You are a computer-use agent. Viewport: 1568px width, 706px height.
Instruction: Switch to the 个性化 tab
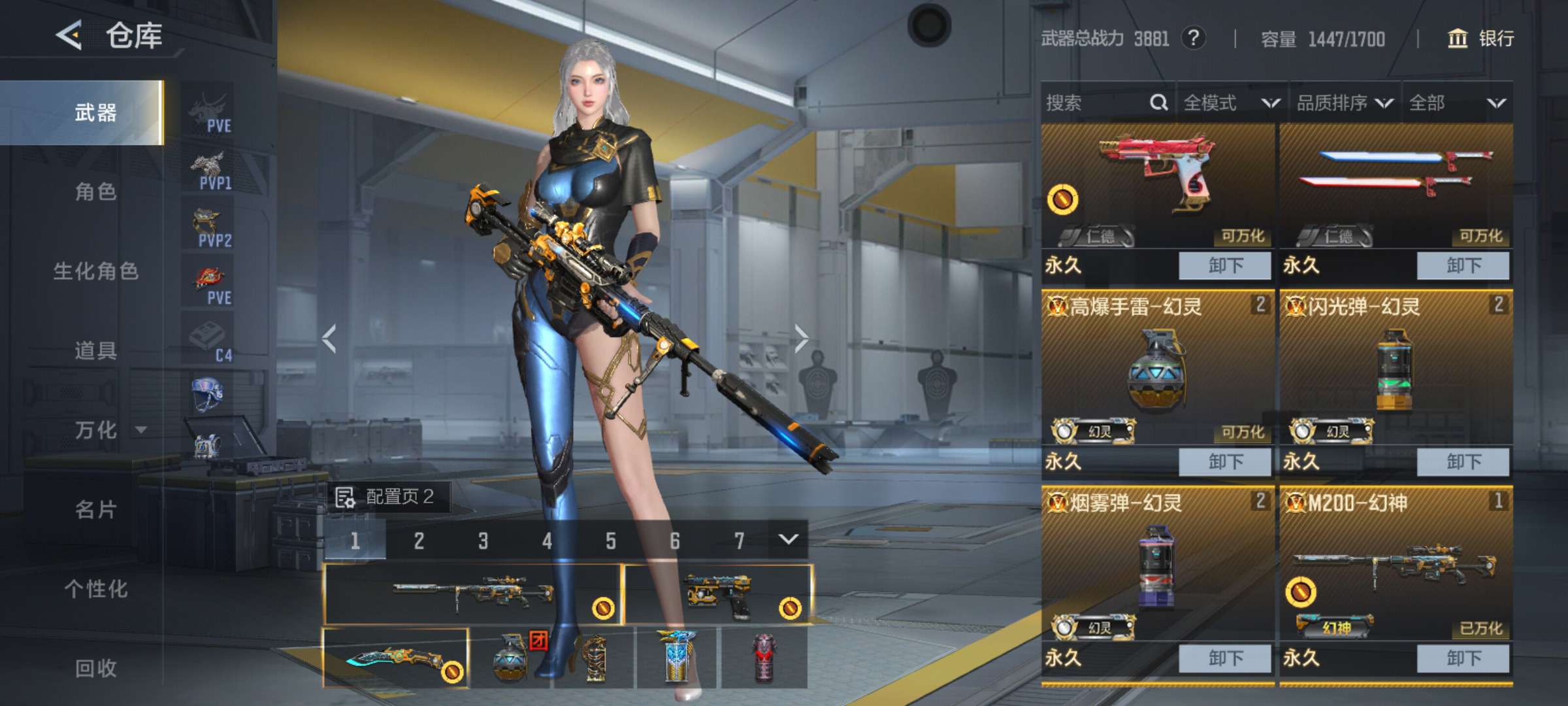click(x=95, y=589)
